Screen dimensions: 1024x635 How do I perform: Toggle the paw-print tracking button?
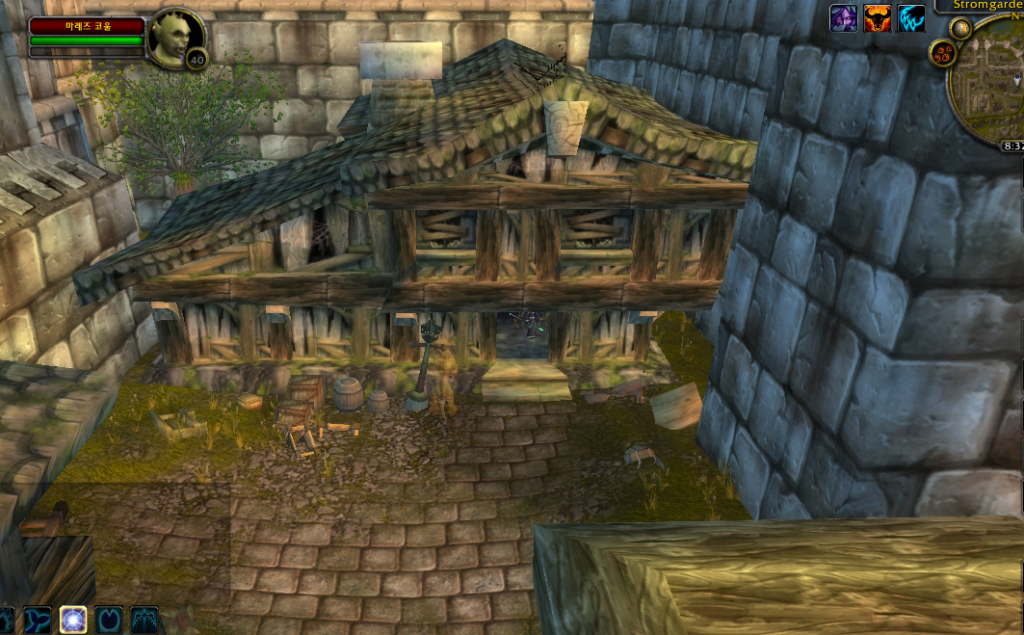(940, 53)
